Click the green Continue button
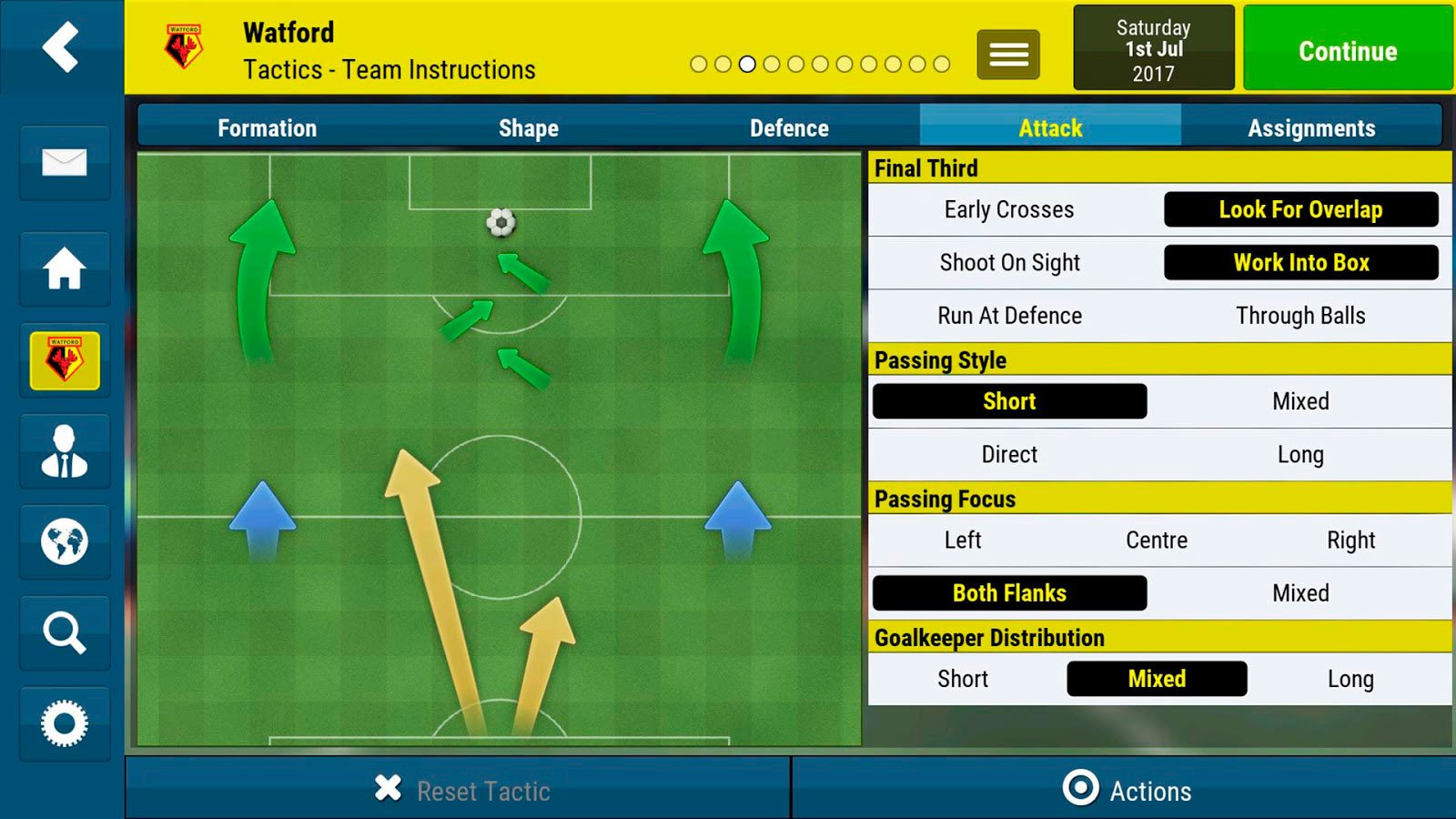Viewport: 1456px width, 819px height. click(x=1347, y=50)
